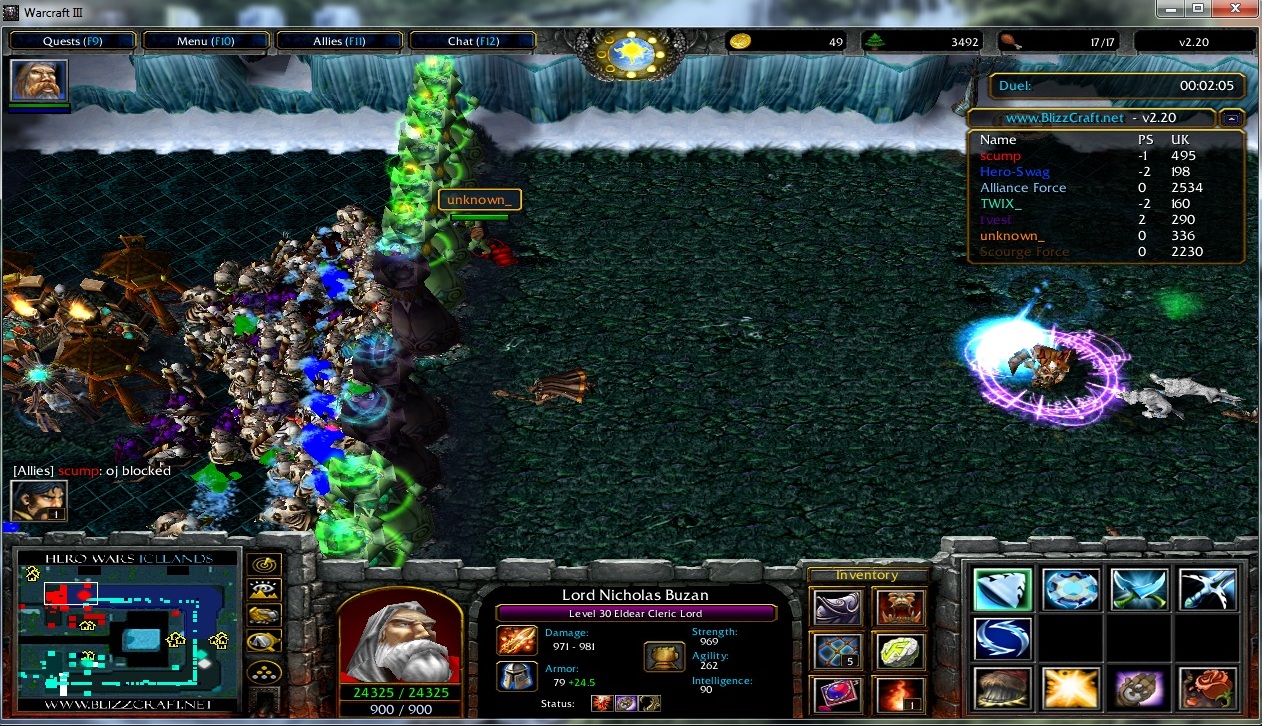The image size is (1262, 726).
Task: Open the Chat log
Action: click(x=473, y=41)
